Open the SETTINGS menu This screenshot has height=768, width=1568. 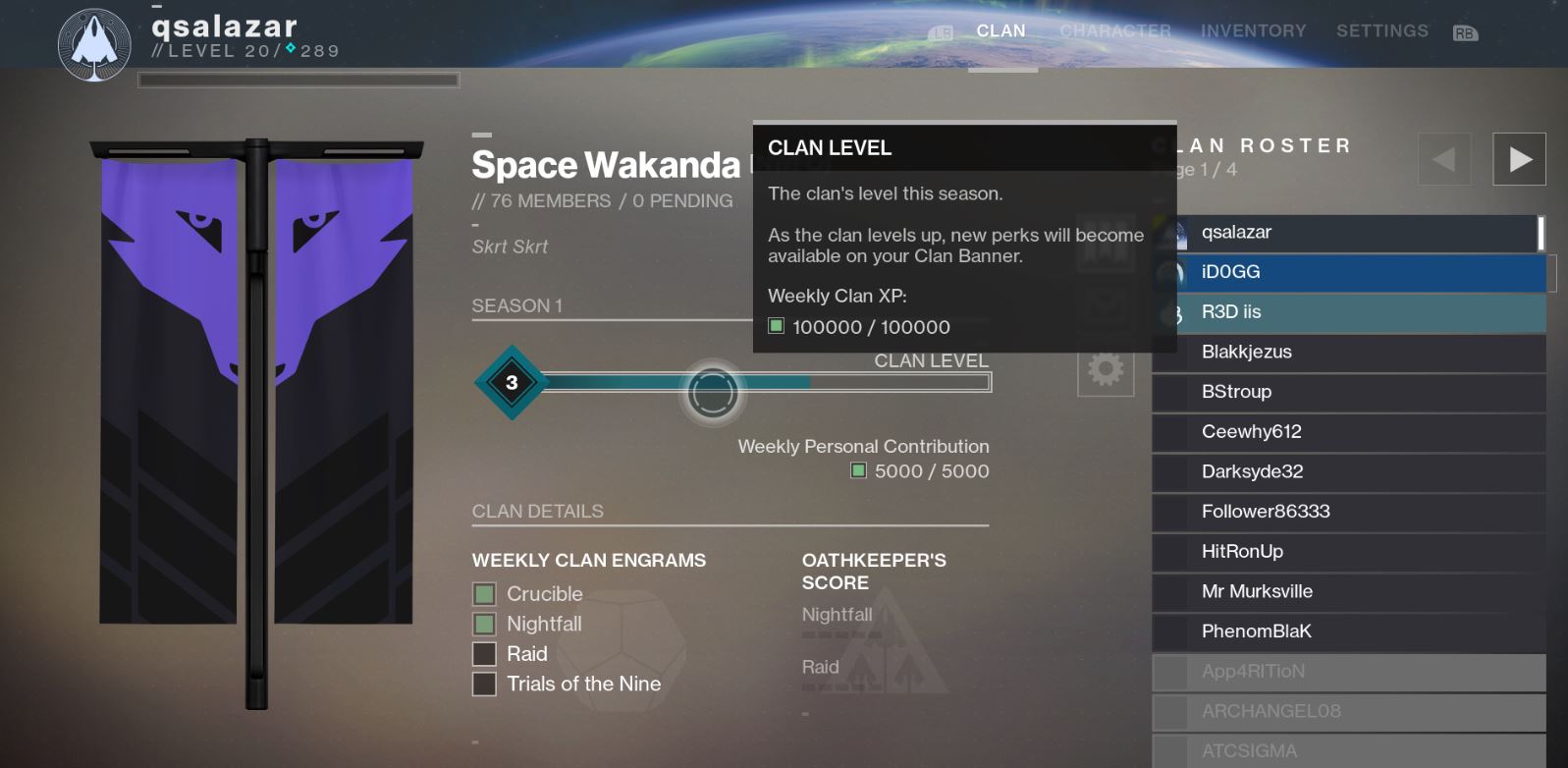coord(1380,30)
